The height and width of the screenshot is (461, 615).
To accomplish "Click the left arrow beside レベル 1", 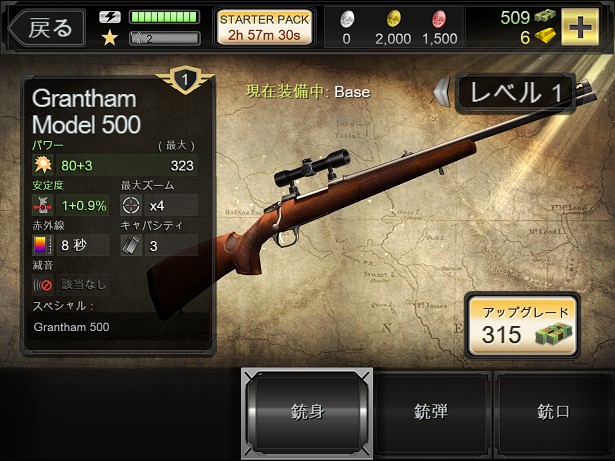I will point(442,93).
